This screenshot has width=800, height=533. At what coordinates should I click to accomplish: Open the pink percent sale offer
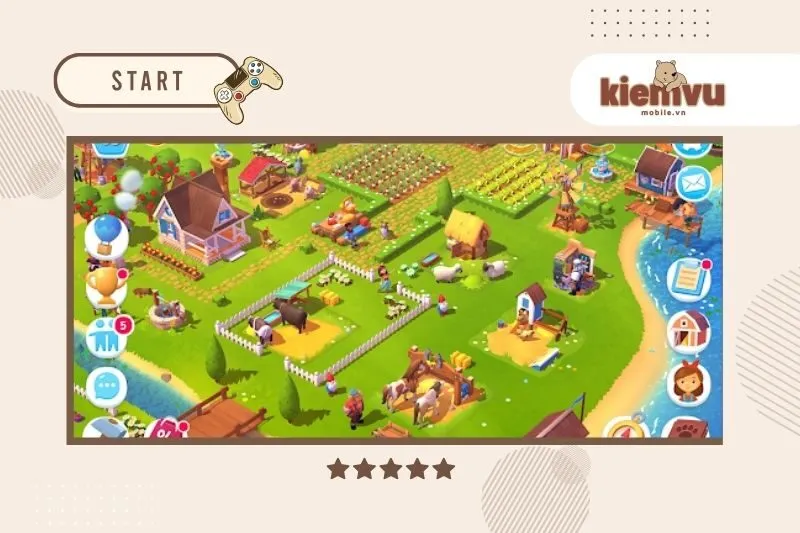[x=163, y=431]
